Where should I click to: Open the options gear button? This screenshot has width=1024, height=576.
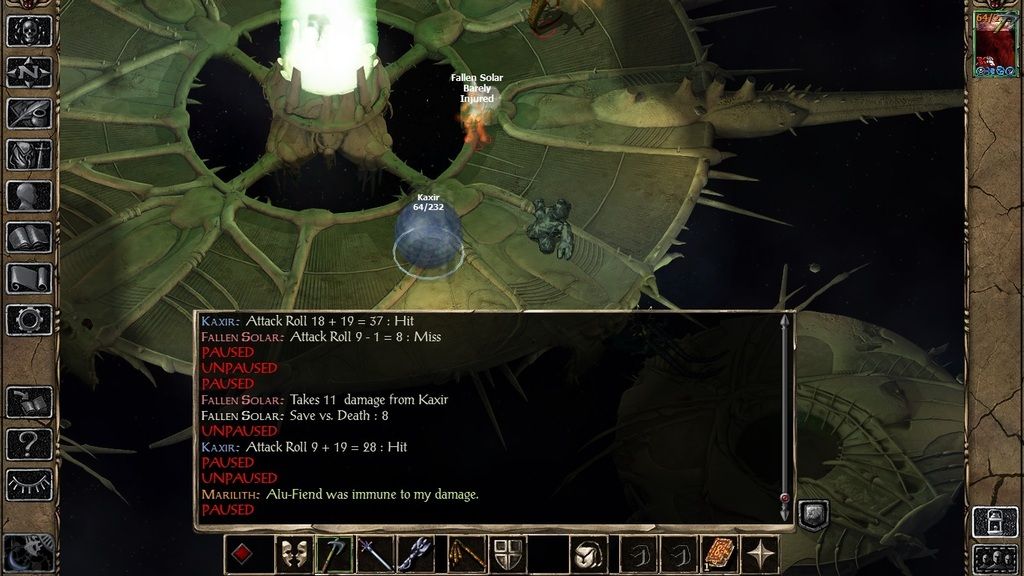click(29, 320)
